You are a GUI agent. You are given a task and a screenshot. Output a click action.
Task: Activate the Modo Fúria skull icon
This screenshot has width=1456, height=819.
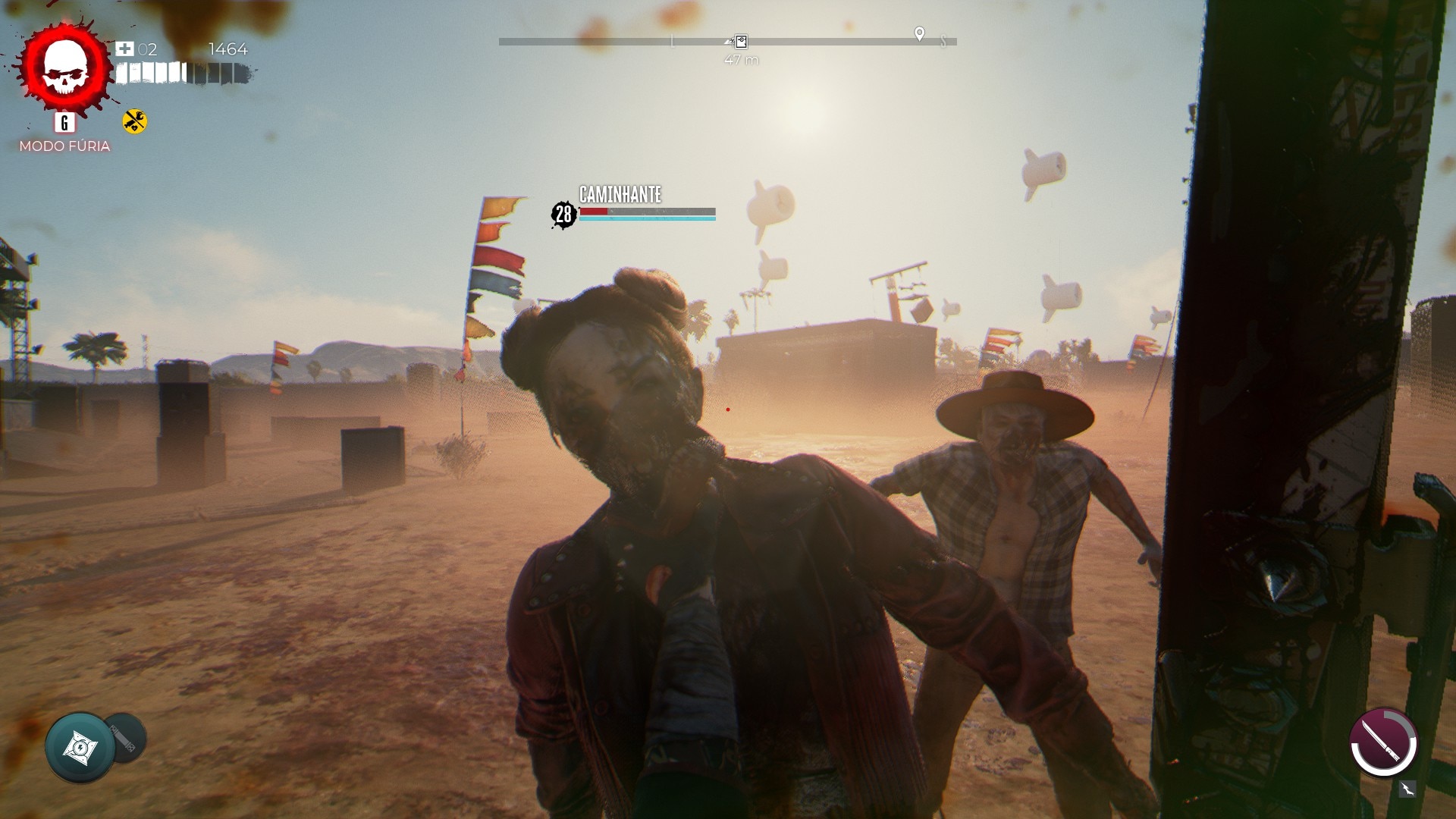pos(65,68)
